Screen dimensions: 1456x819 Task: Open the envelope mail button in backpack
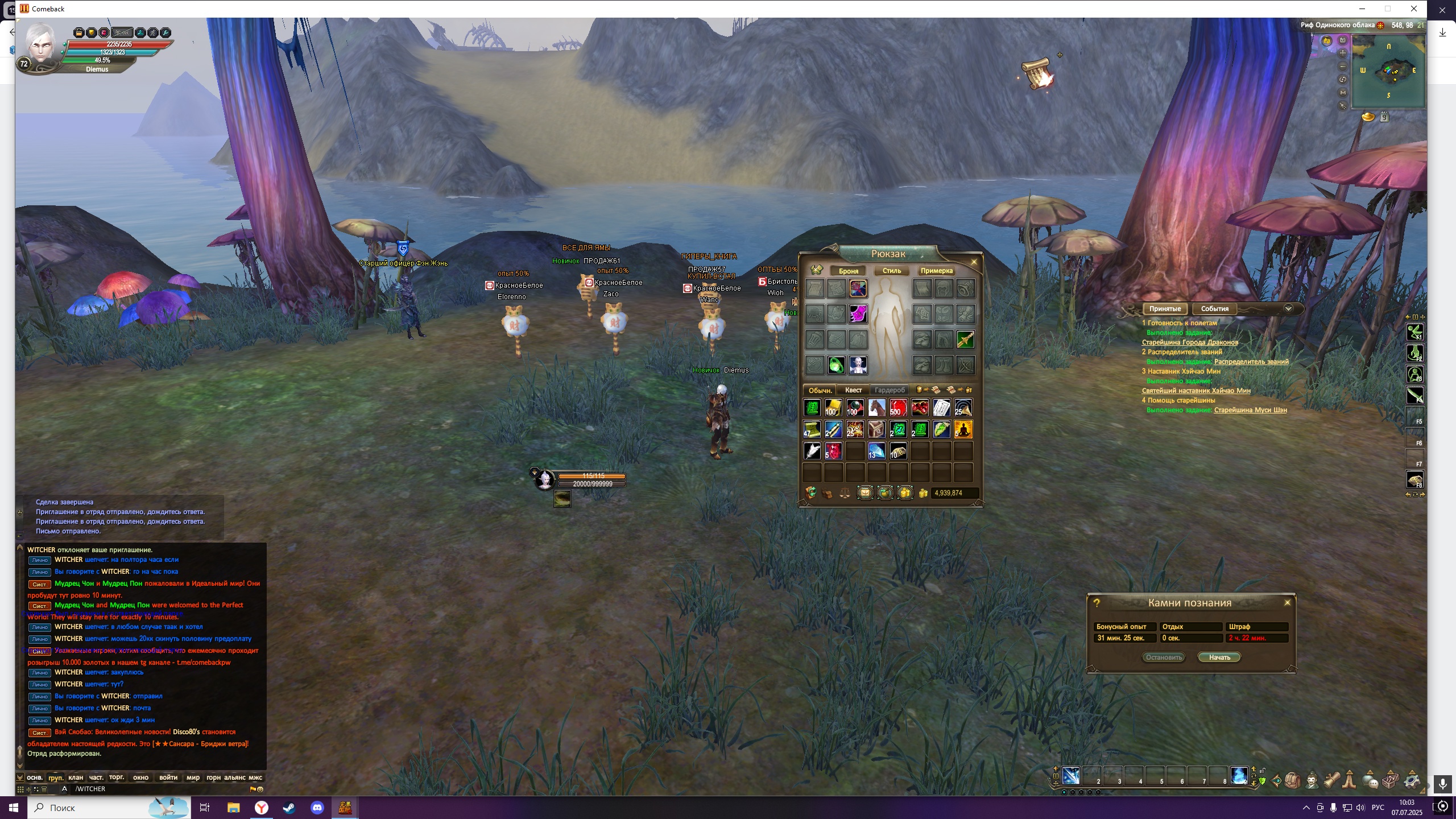(864, 493)
